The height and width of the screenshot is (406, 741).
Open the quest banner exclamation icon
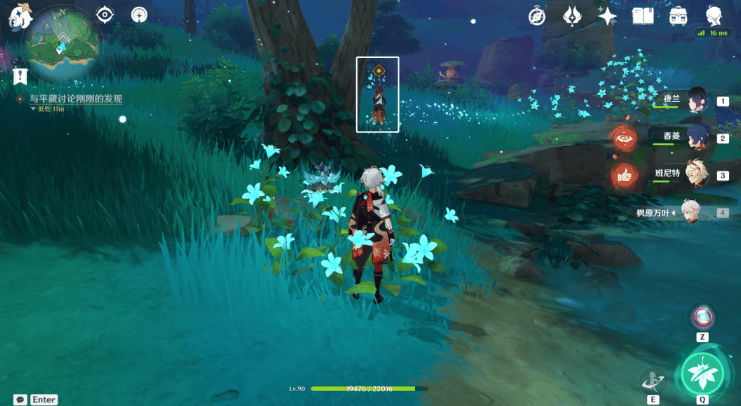pyautogui.click(x=19, y=76)
